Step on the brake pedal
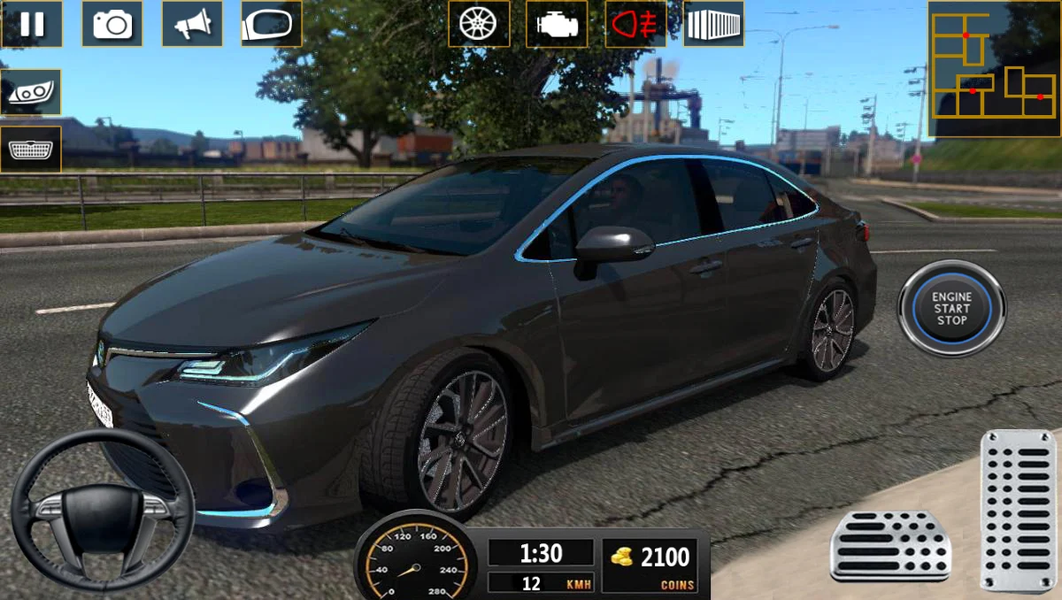Image resolution: width=1062 pixels, height=600 pixels. tap(890, 545)
